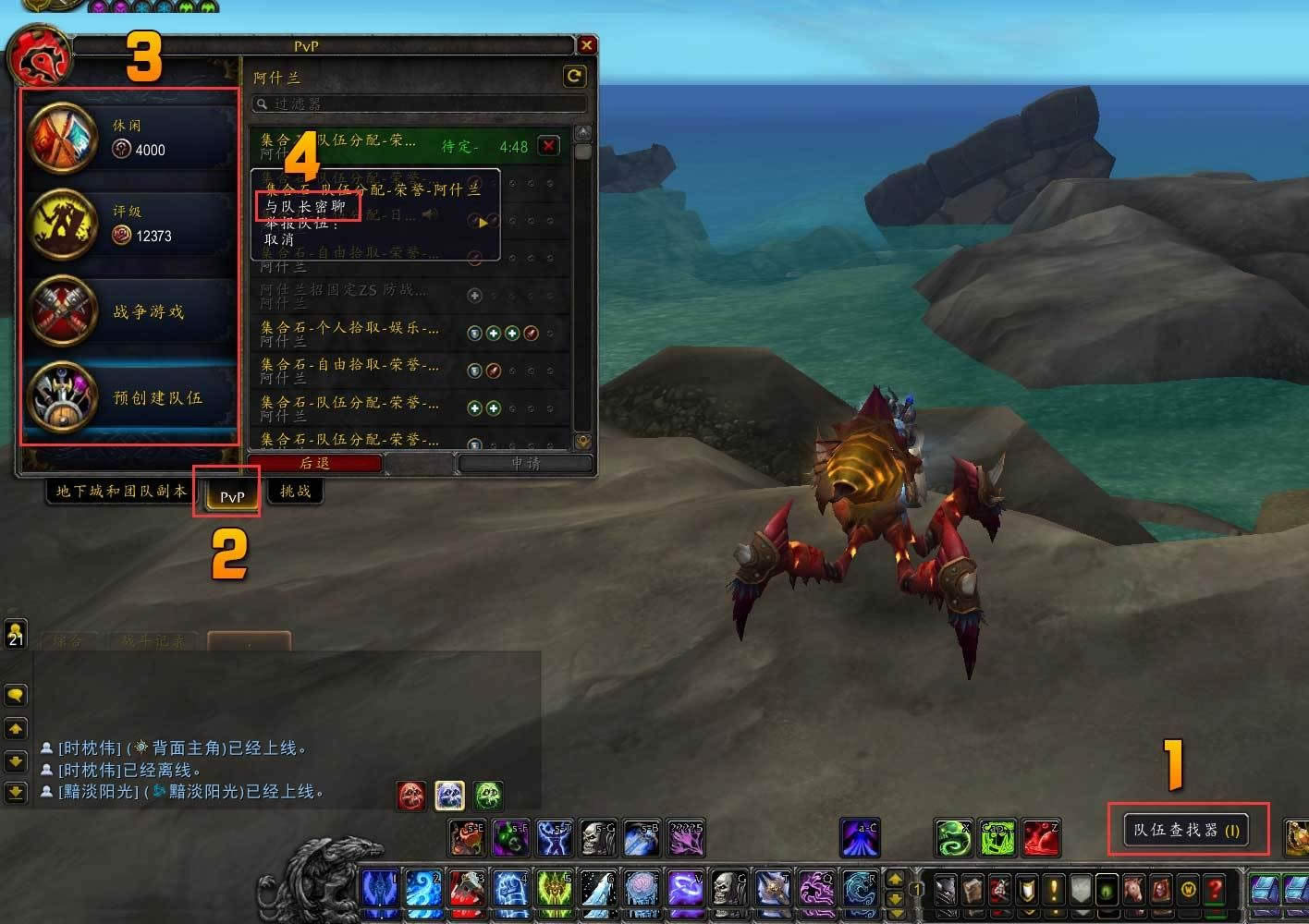Switch to the PvP tab
The width and height of the screenshot is (1309, 924).
(x=231, y=496)
